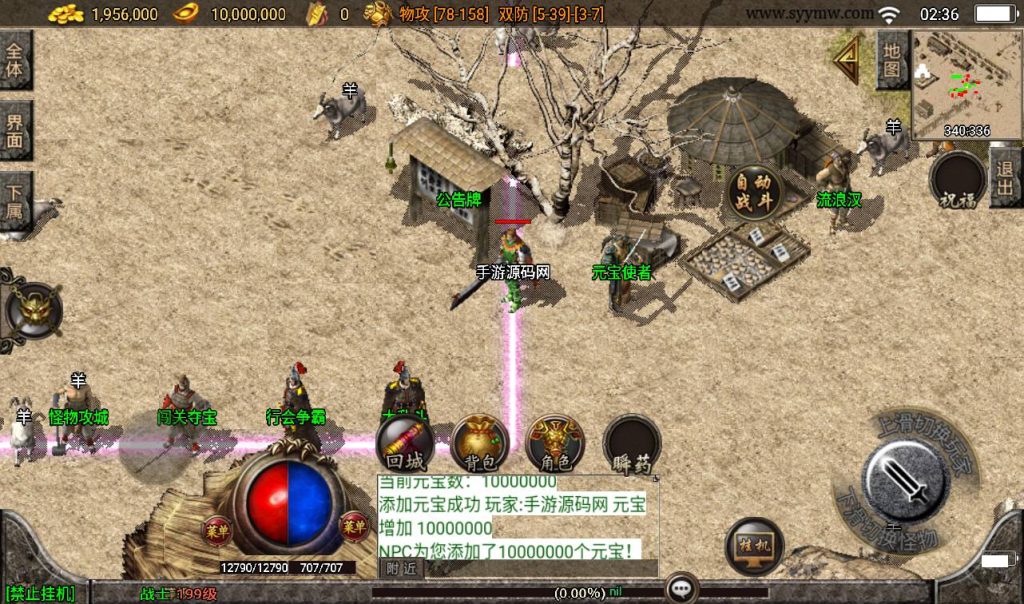Viewport: 1024px width, 604px height.
Task: Click the left 菜单 button beside the orb
Action: click(217, 531)
